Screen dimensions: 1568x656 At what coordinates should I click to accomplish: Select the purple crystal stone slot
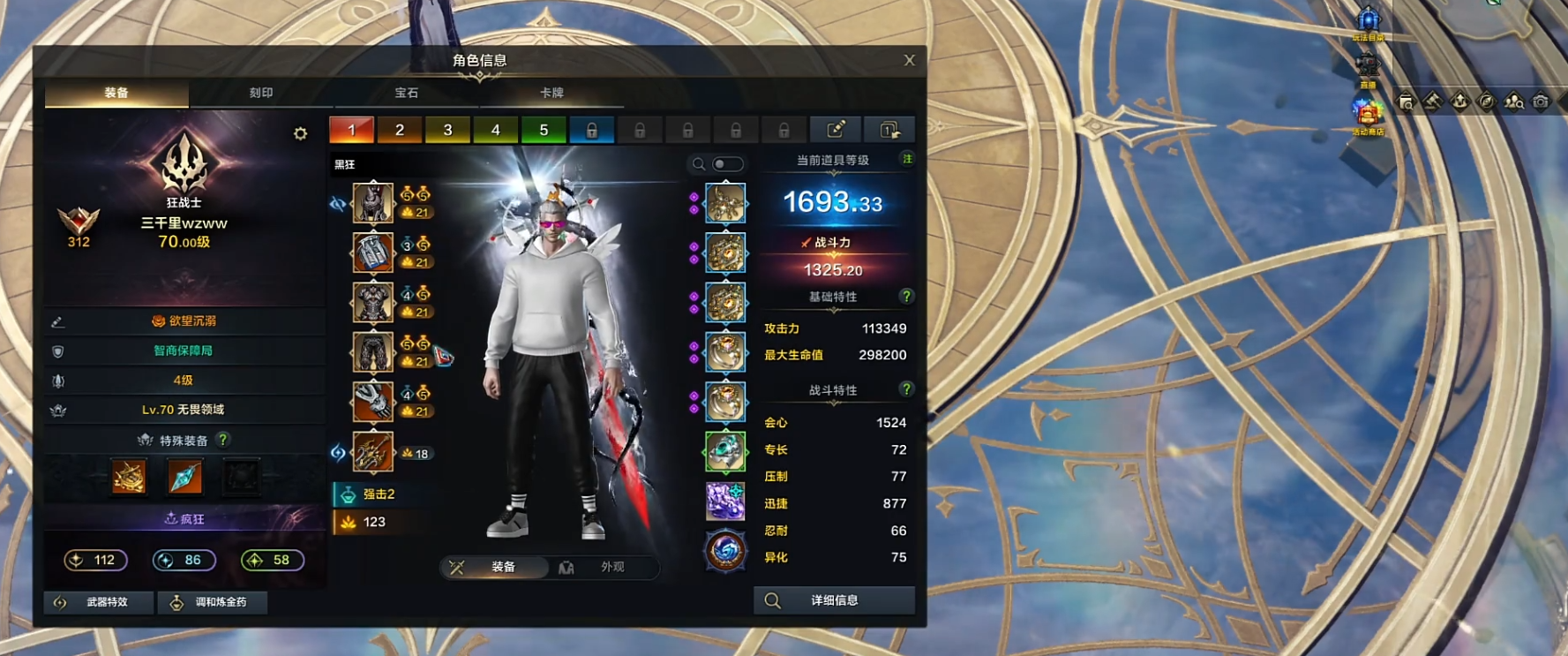coord(725,501)
